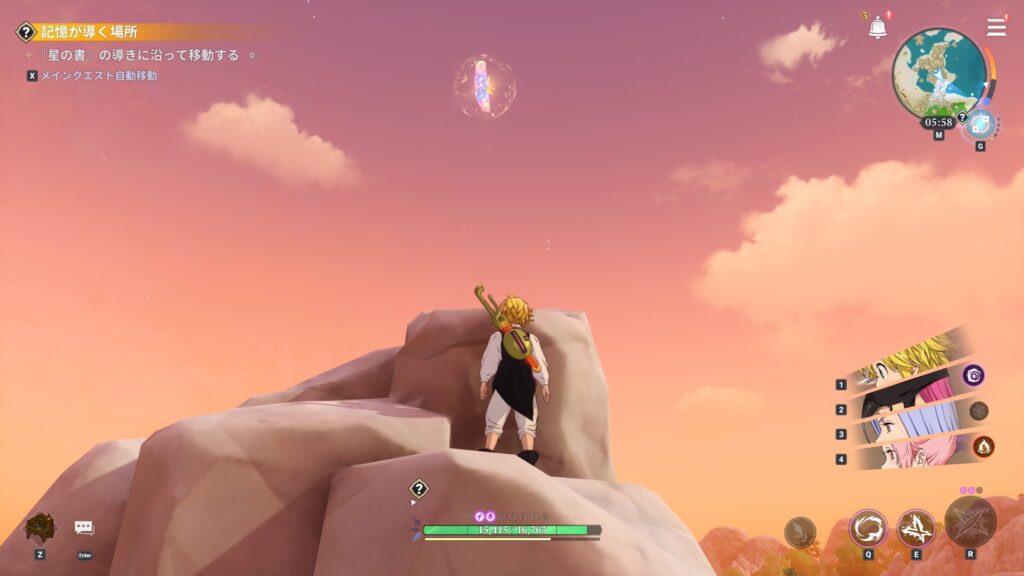Screen dimensions: 1024x576
Task: Start メインクエスト自動移動 auto-travel
Action: 98,76
